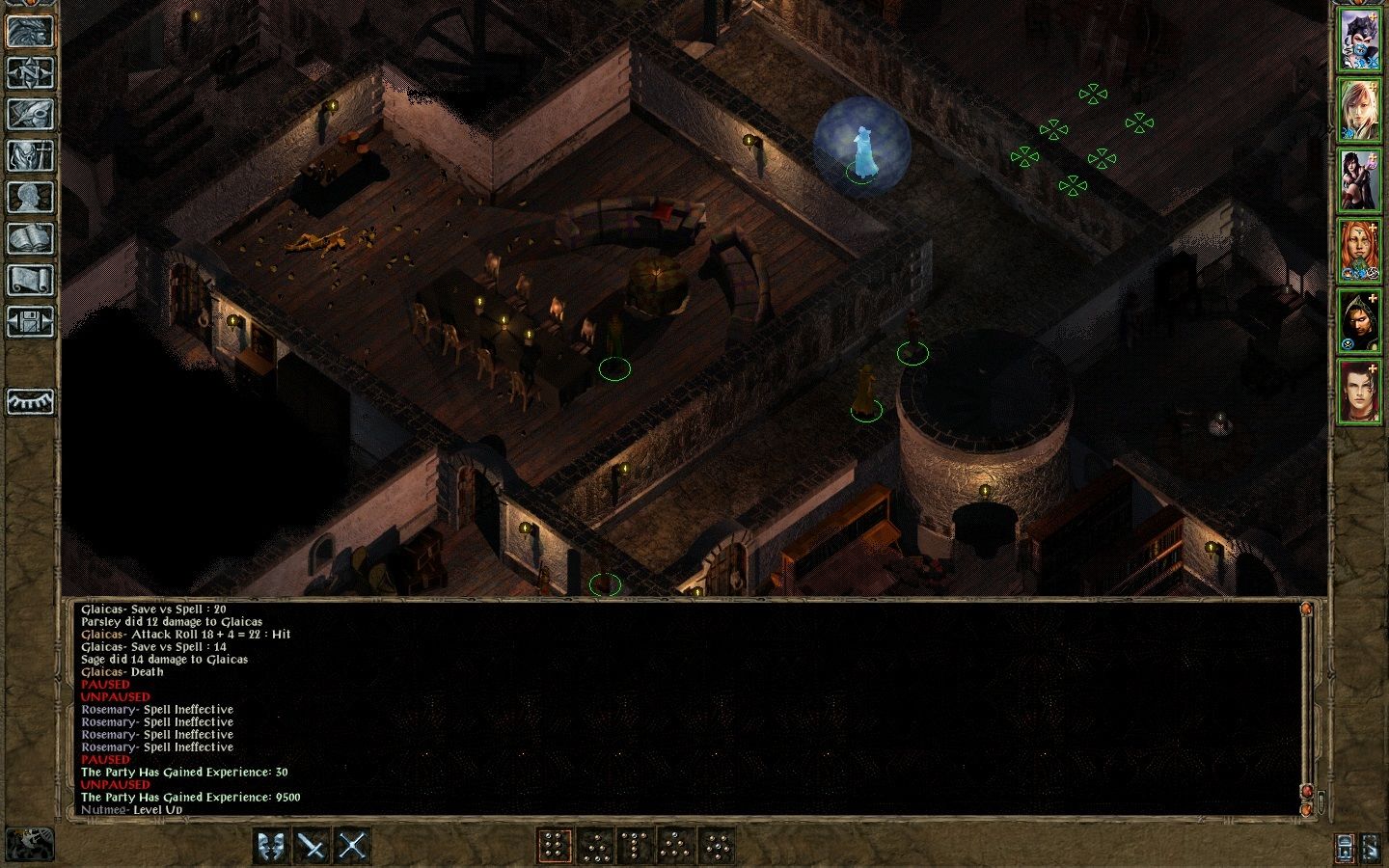Open the inventory screen from the sidebar

point(30,155)
